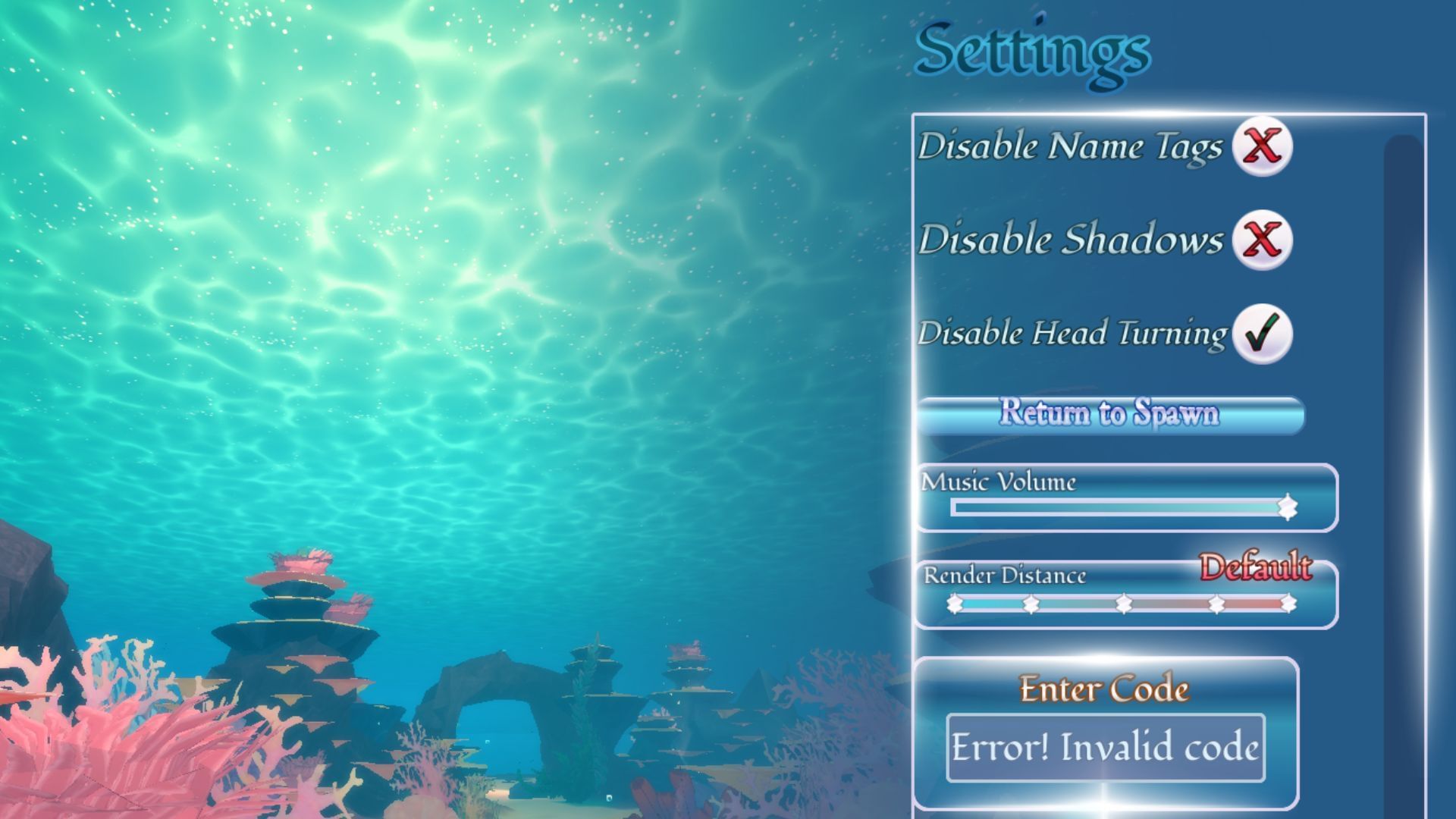1456x819 pixels.
Task: Click the Enter Code heading
Action: point(1103,689)
